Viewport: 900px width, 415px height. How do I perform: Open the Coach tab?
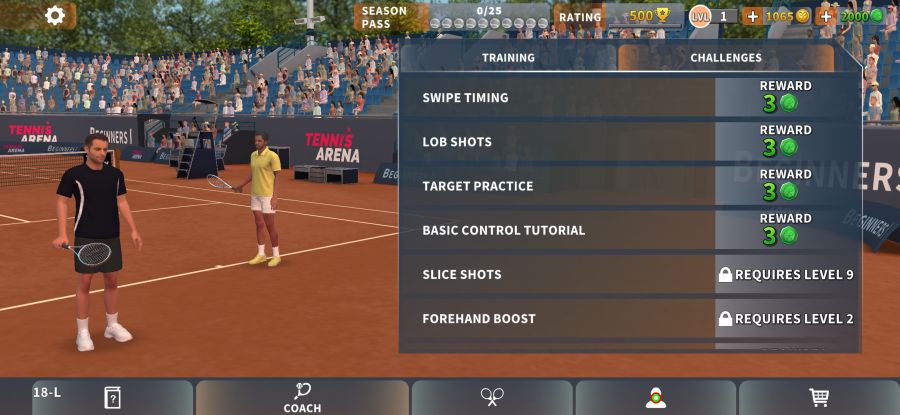(x=302, y=397)
